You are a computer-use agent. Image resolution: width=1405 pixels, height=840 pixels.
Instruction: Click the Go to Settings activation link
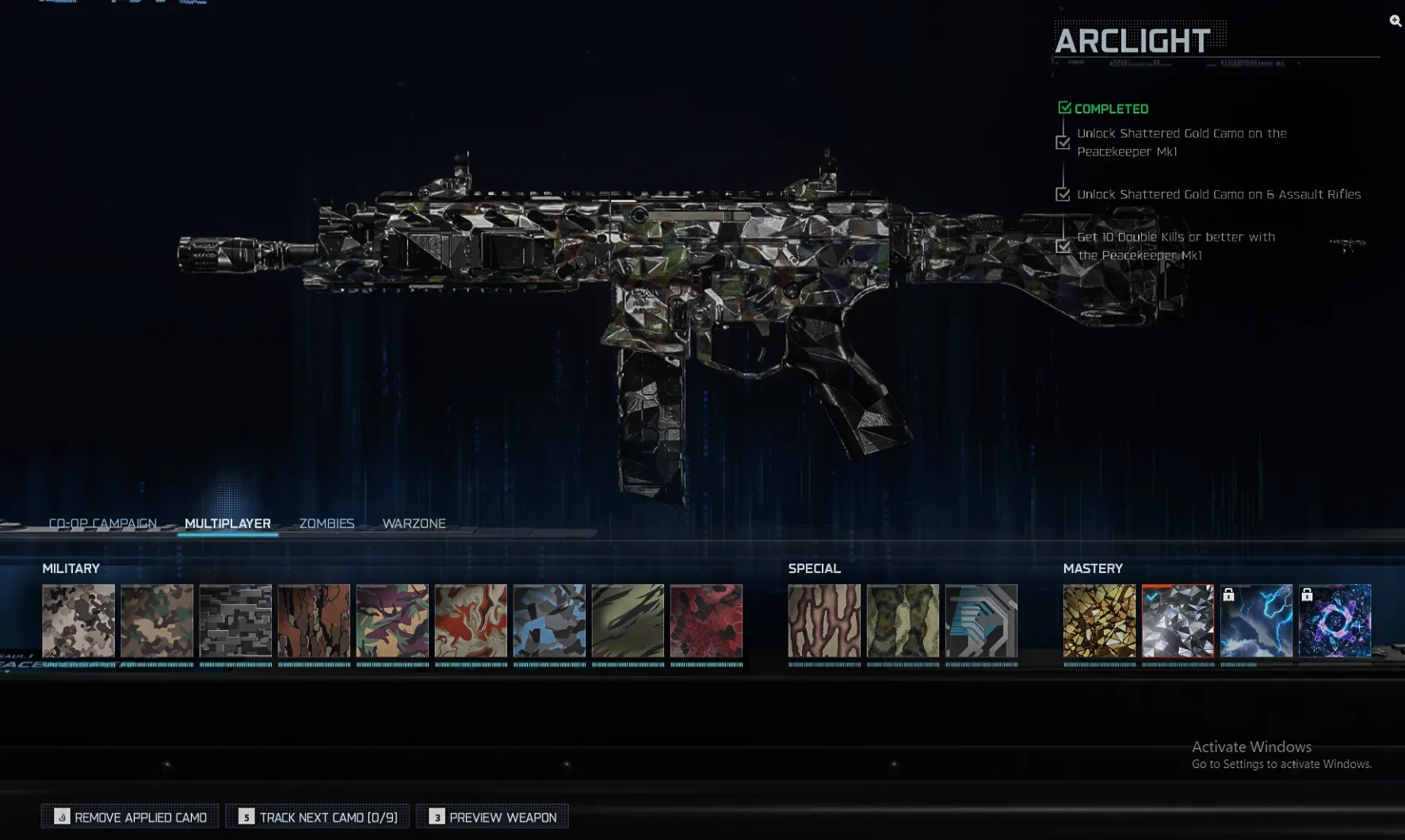tap(1281, 764)
